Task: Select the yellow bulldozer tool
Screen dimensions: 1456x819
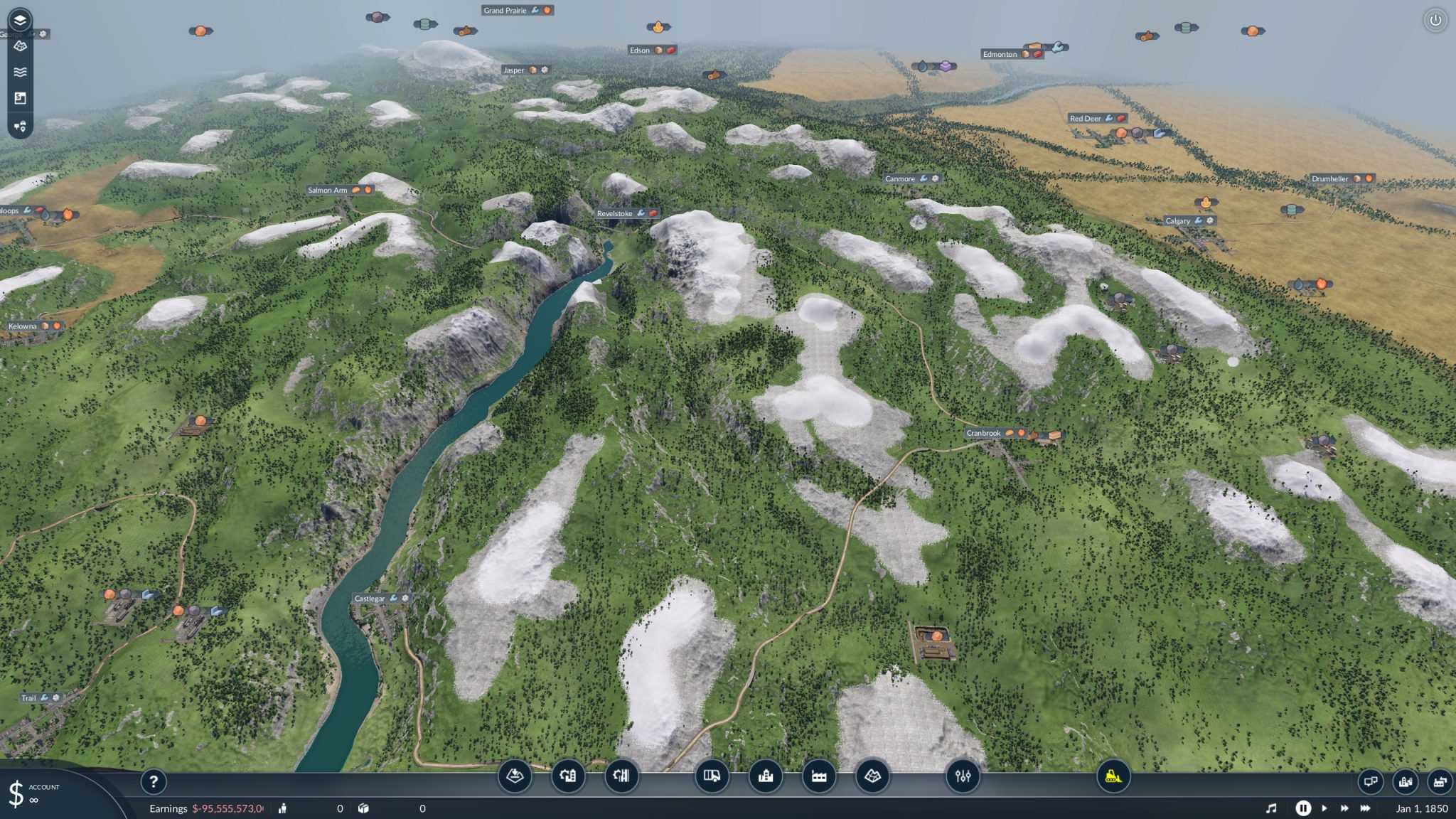Action: coord(1110,777)
